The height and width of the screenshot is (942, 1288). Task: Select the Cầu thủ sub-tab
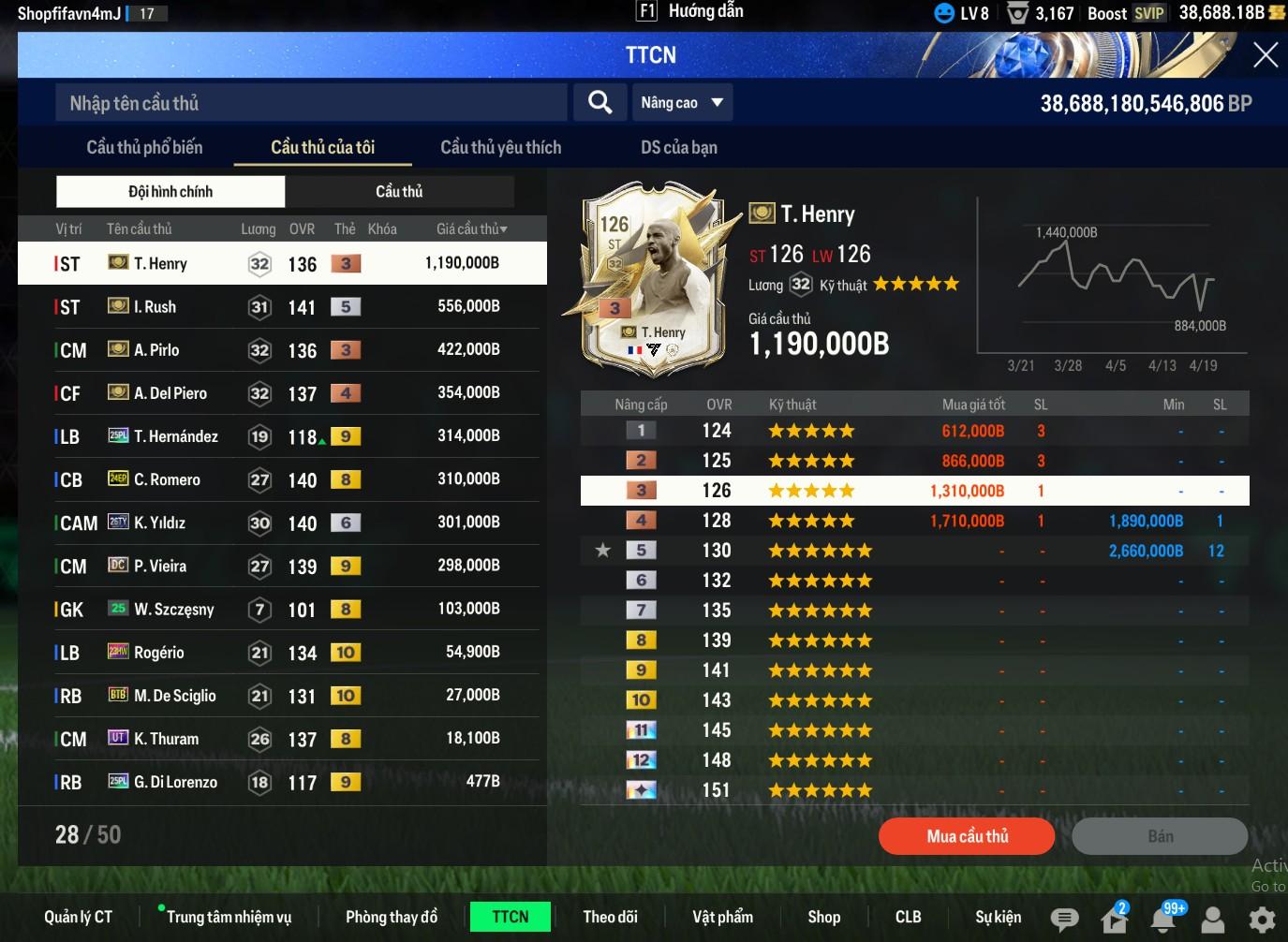coord(399,191)
